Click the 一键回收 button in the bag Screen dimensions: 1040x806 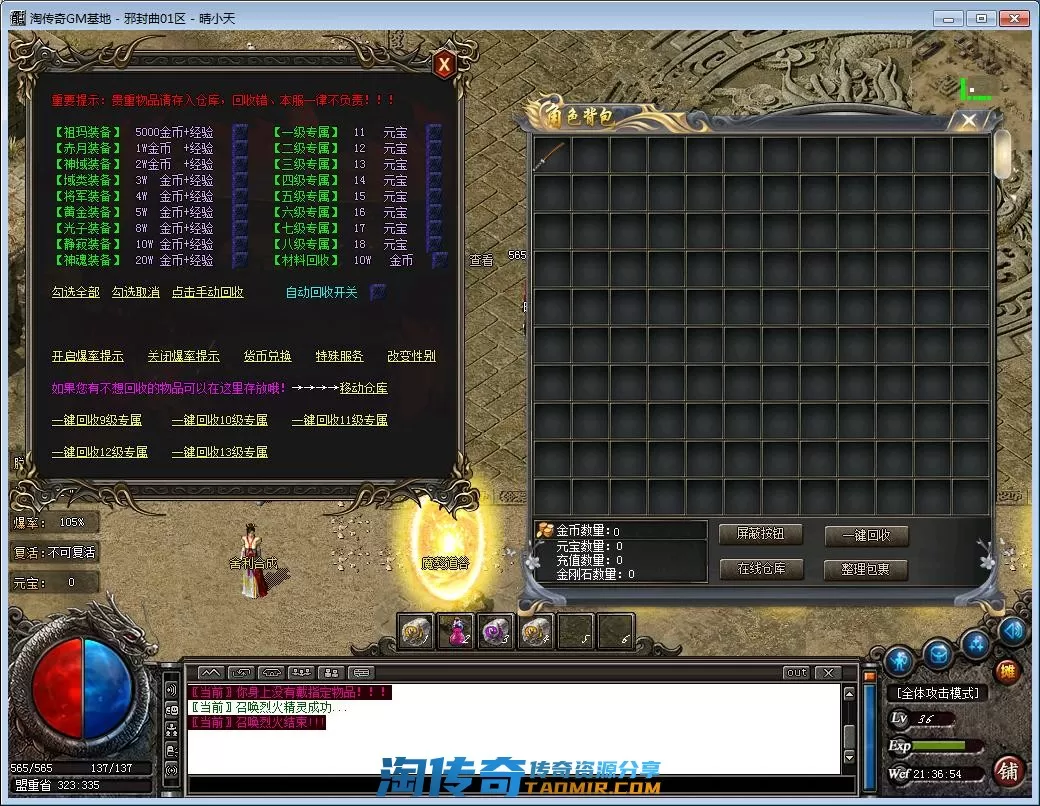point(866,535)
